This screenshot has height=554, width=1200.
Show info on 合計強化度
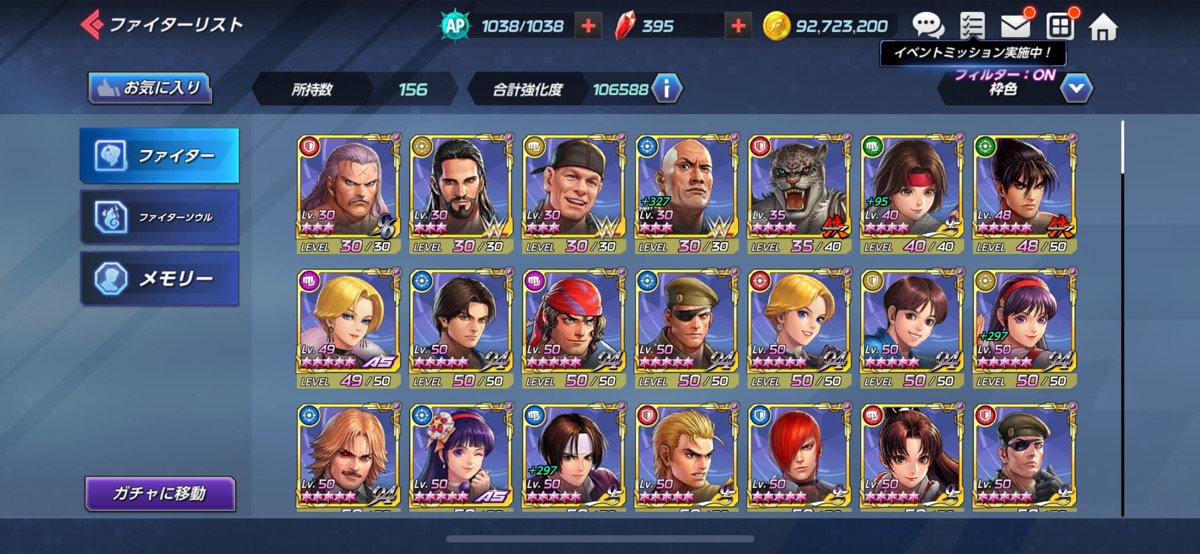[x=666, y=89]
